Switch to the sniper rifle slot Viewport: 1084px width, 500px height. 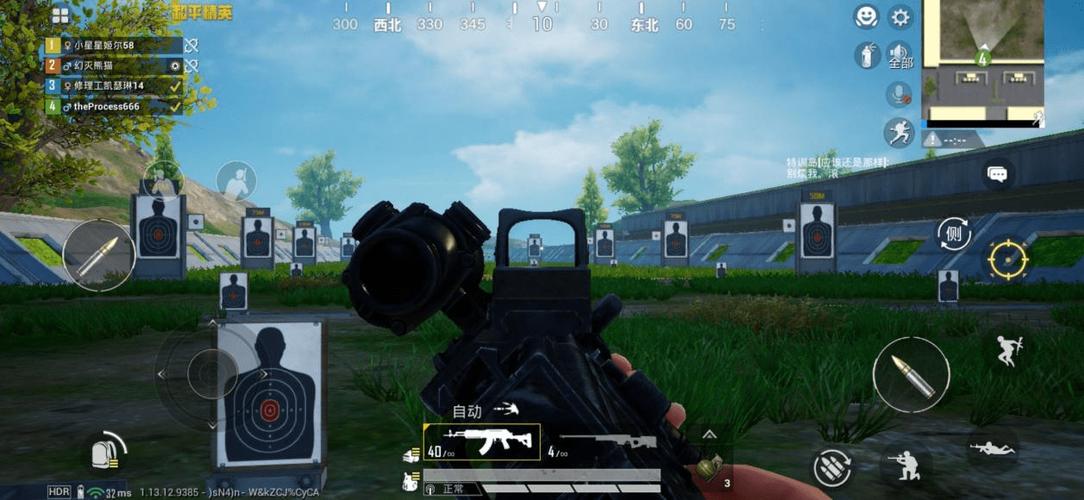pyautogui.click(x=608, y=441)
